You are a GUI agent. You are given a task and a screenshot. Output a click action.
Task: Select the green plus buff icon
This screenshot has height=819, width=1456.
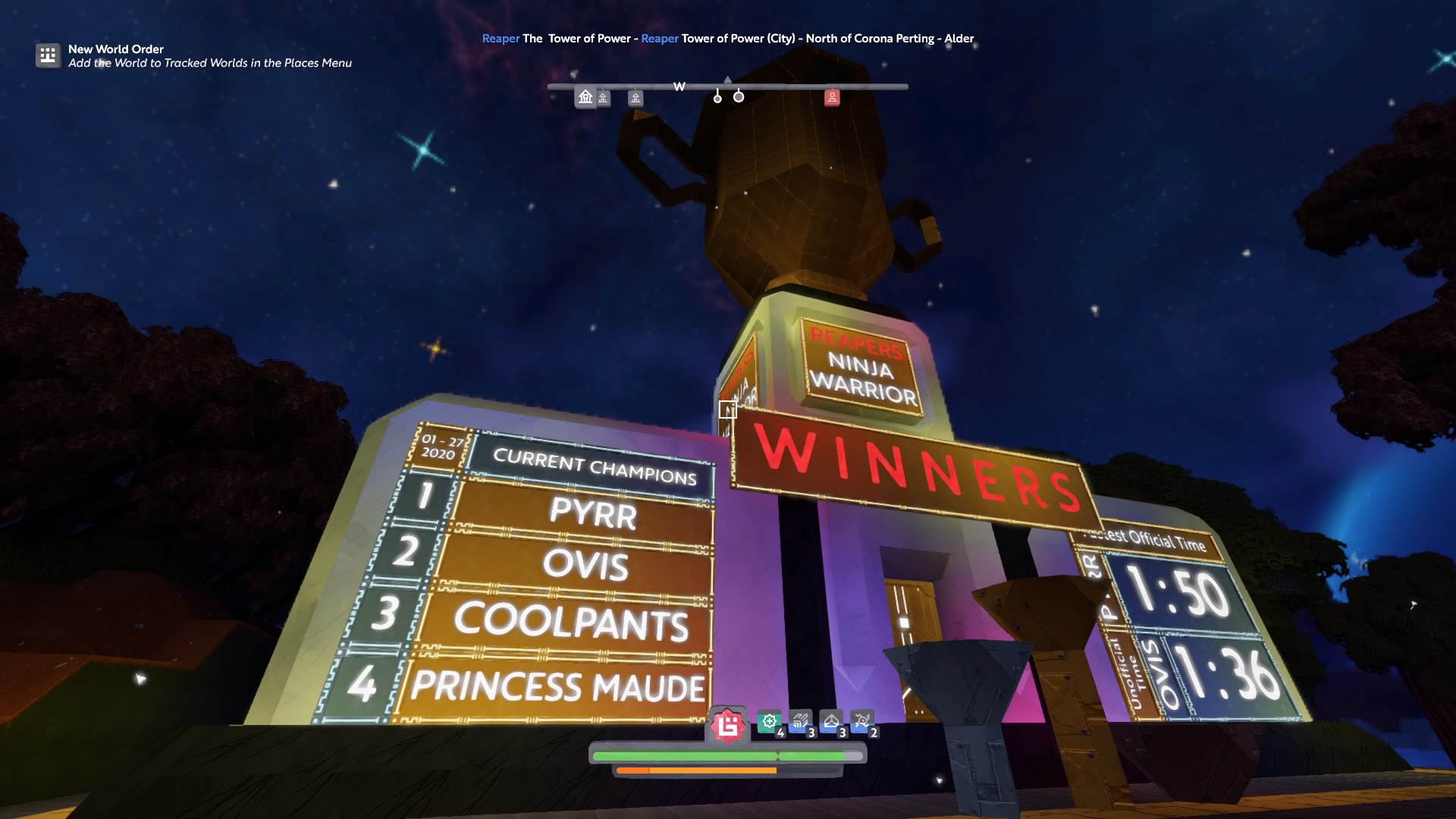(x=770, y=722)
